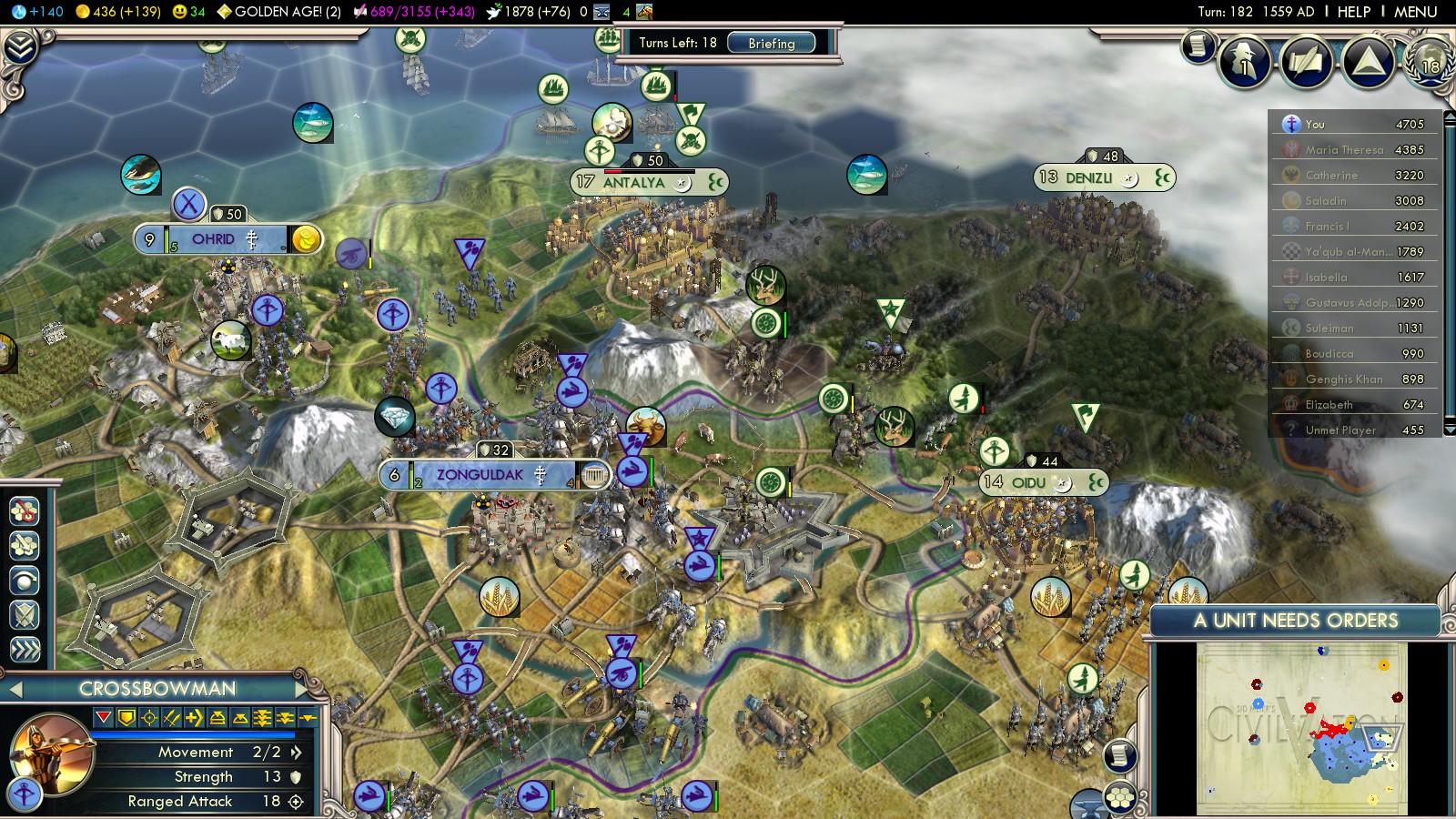This screenshot has height=819, width=1456.
Task: Select the fortify crossed-swords-and-shield unit action
Action: tap(25, 615)
